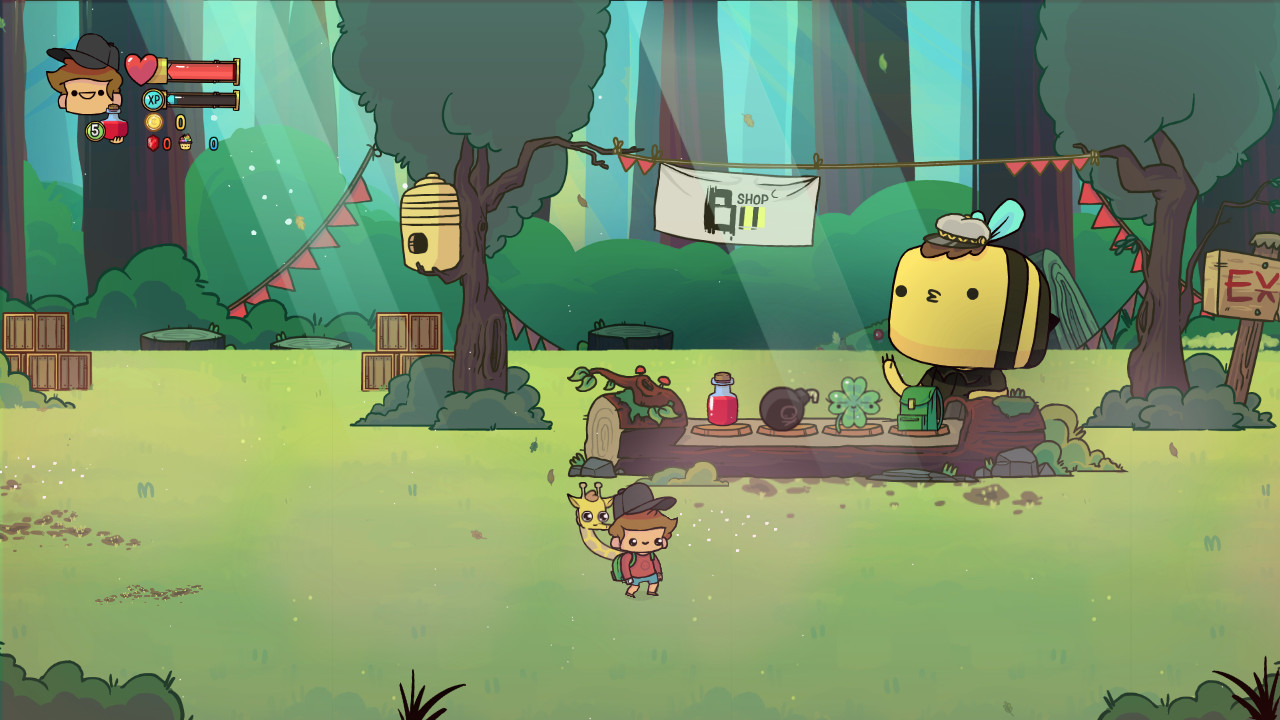Click the gold coin counter icon

click(x=155, y=122)
